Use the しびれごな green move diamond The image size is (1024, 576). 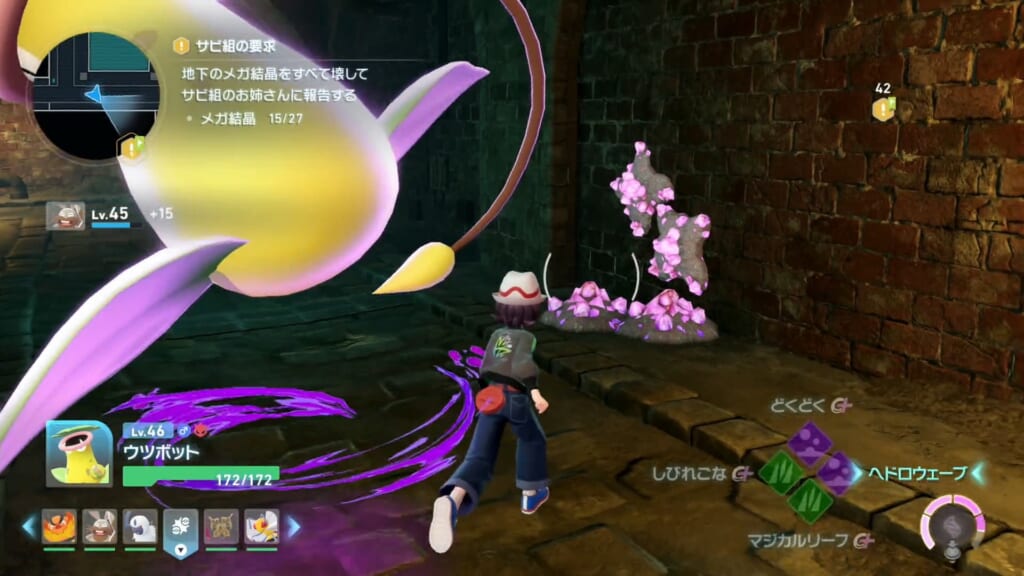(781, 472)
